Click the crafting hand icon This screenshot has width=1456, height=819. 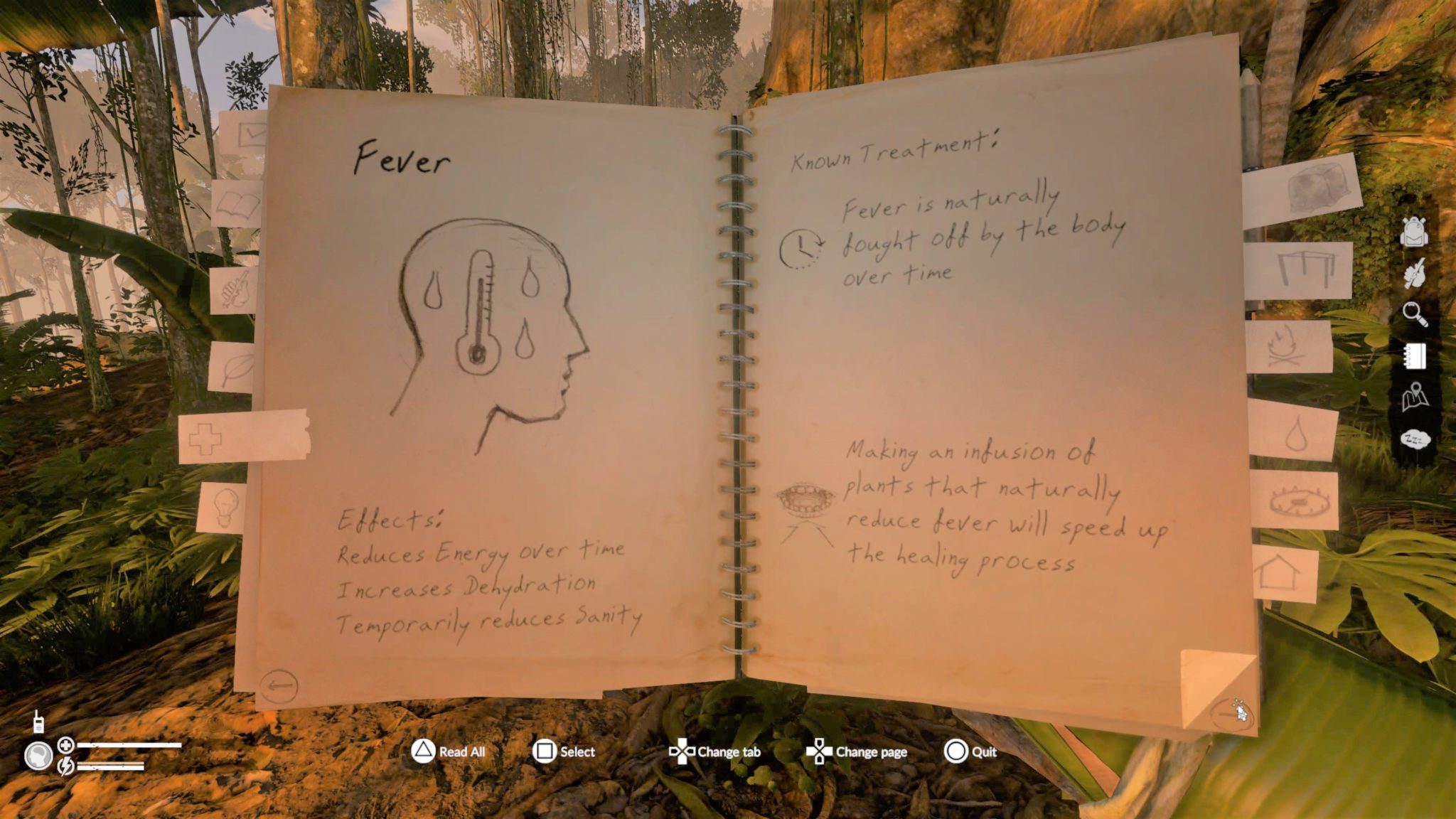pyautogui.click(x=1415, y=272)
